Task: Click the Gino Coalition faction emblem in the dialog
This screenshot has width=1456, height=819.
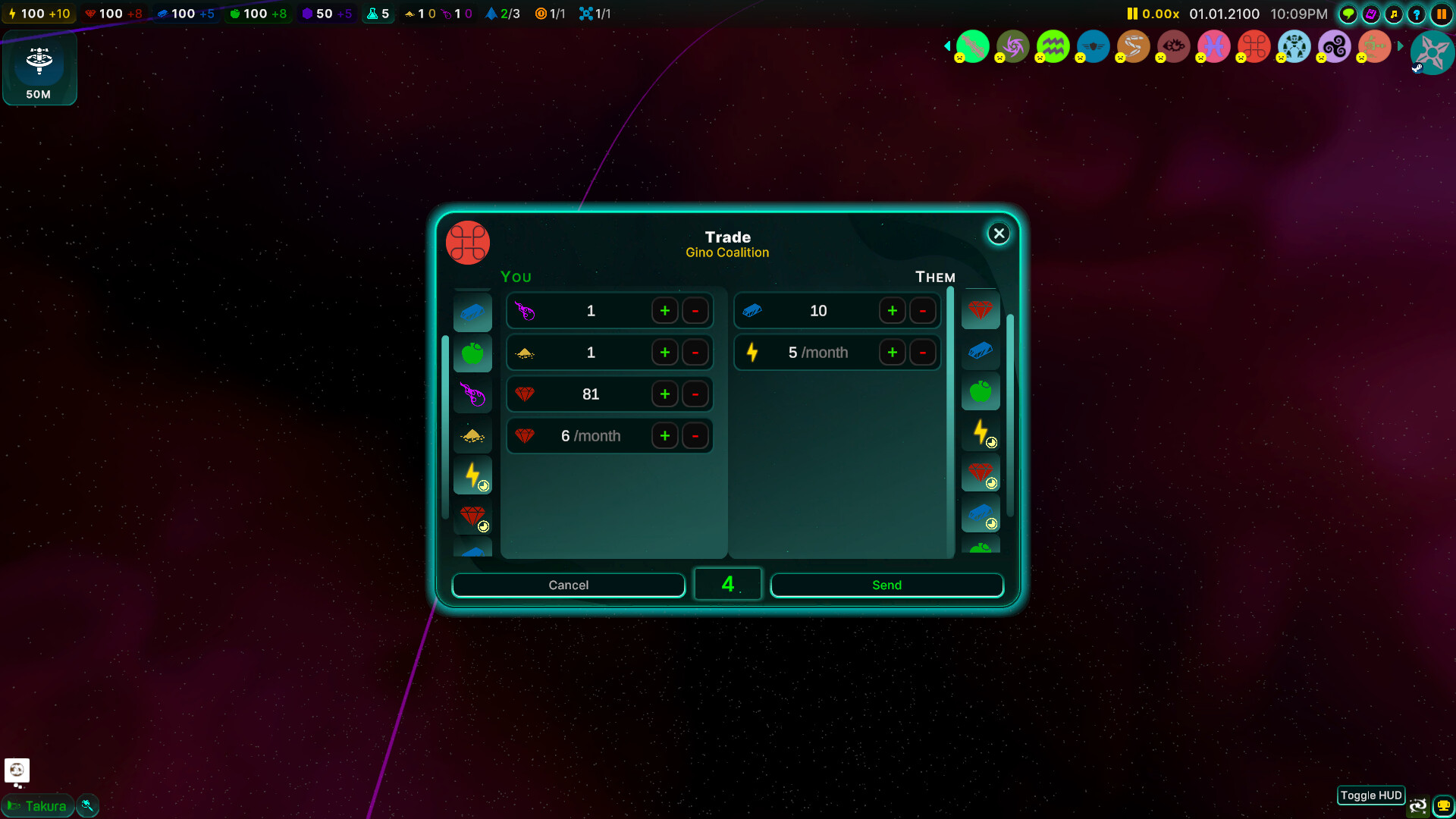Action: tap(467, 243)
